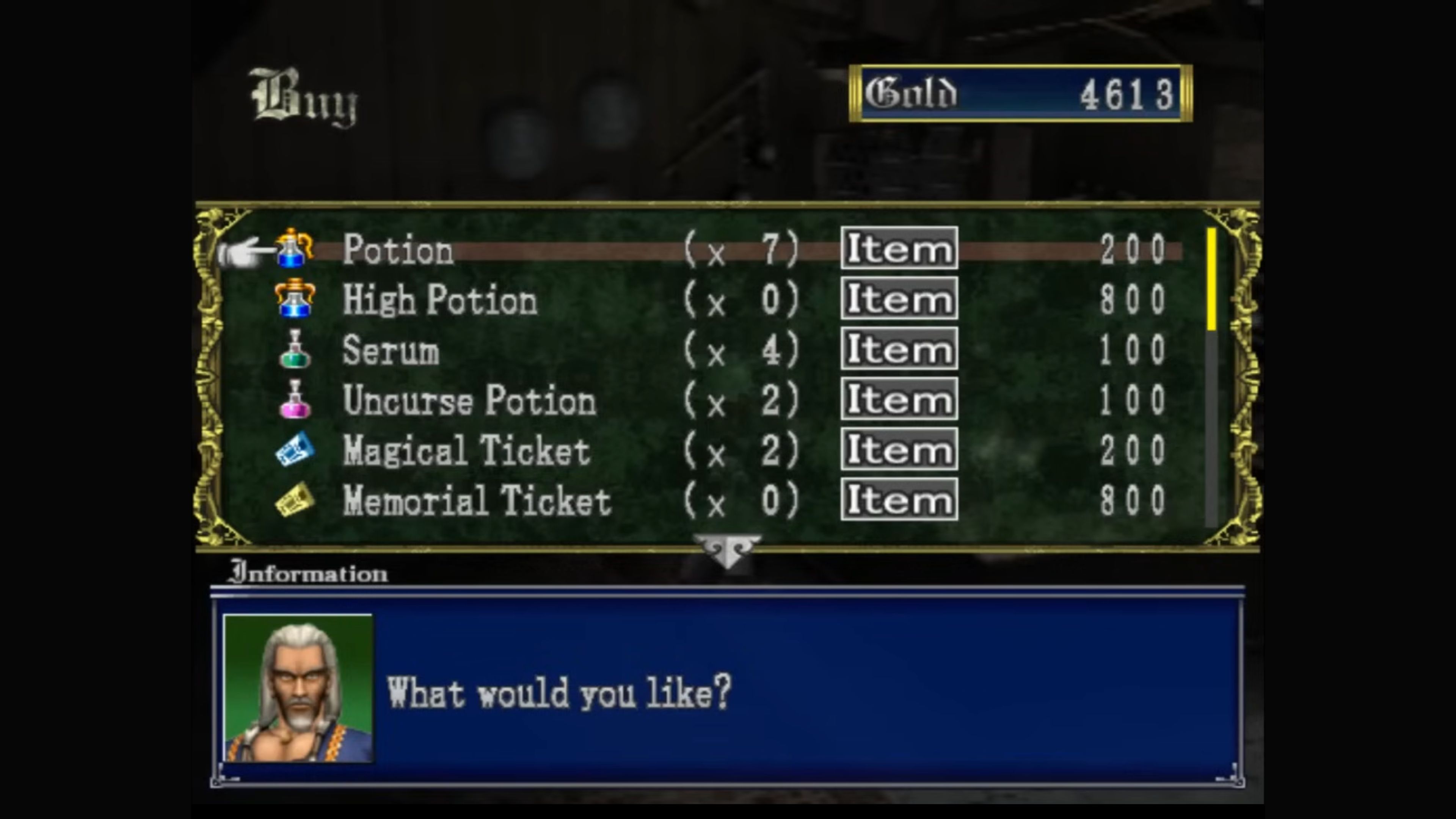Click the yellow shop list scrollbar

click(x=1211, y=279)
